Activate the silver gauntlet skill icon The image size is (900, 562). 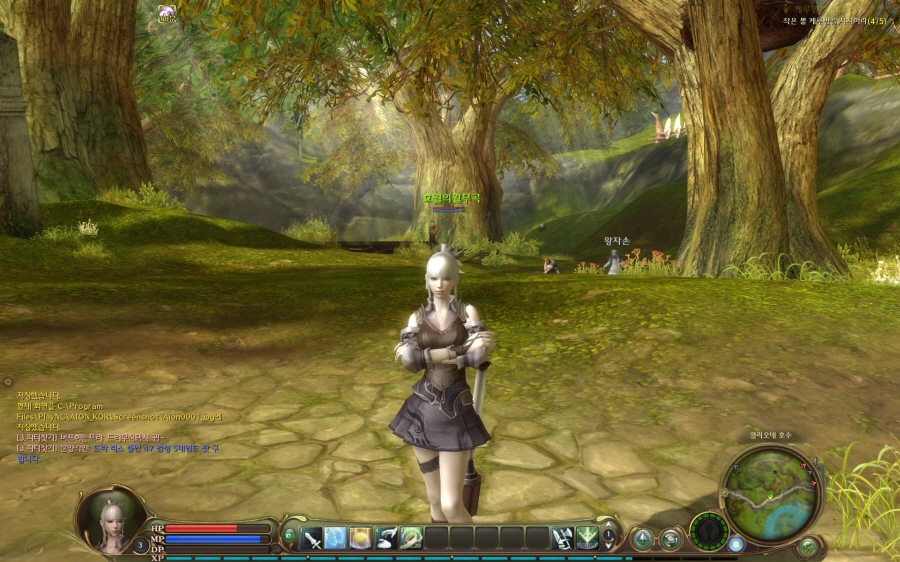pyautogui.click(x=562, y=537)
